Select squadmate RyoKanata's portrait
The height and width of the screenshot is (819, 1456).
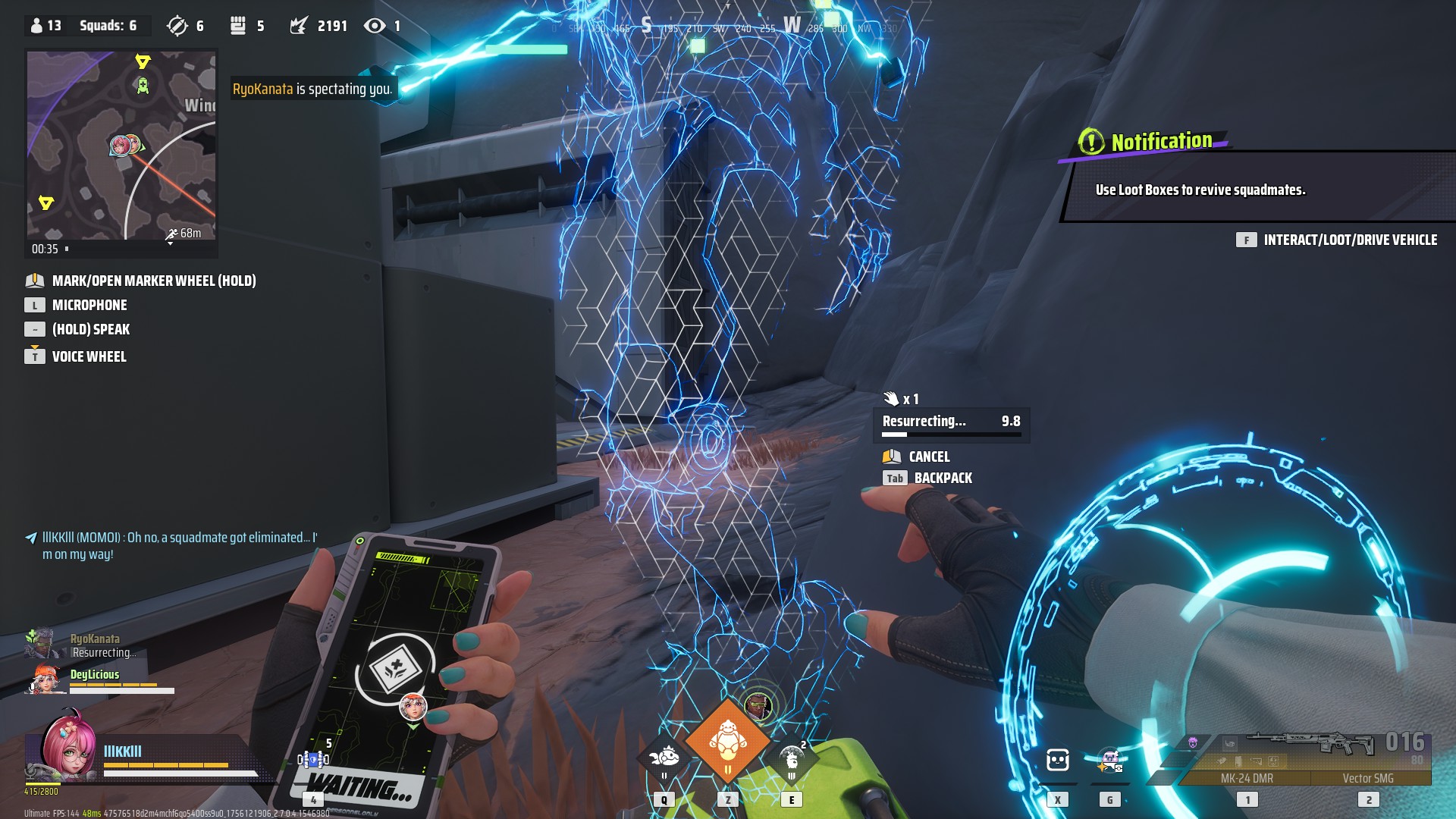[41, 645]
